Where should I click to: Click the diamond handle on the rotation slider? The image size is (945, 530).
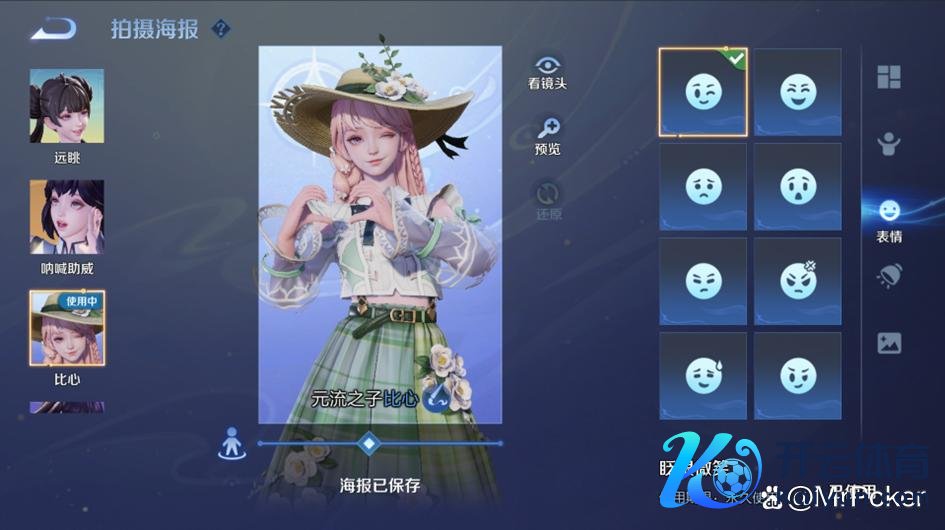(369, 442)
